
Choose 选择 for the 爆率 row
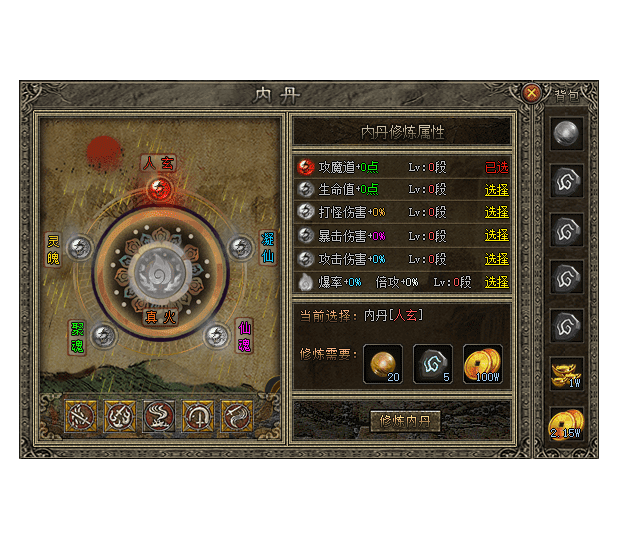point(496,282)
